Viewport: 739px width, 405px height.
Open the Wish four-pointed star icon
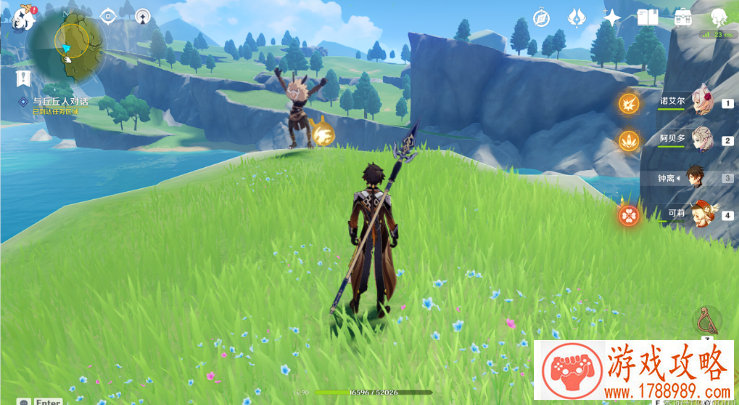pos(612,18)
